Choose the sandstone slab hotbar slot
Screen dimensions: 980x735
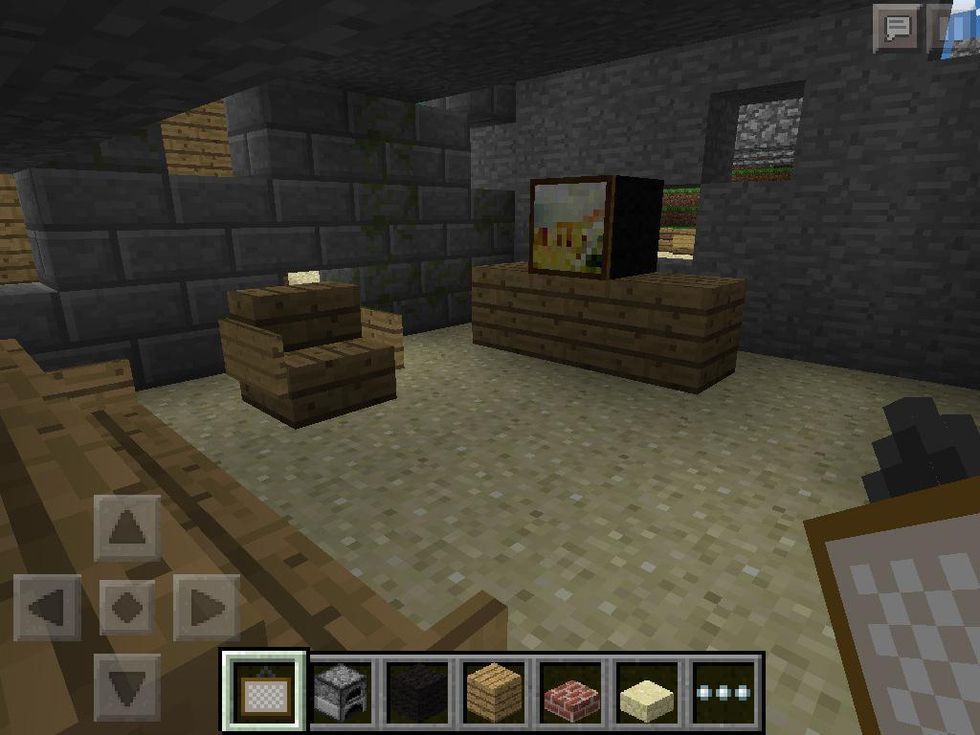pyautogui.click(x=649, y=692)
